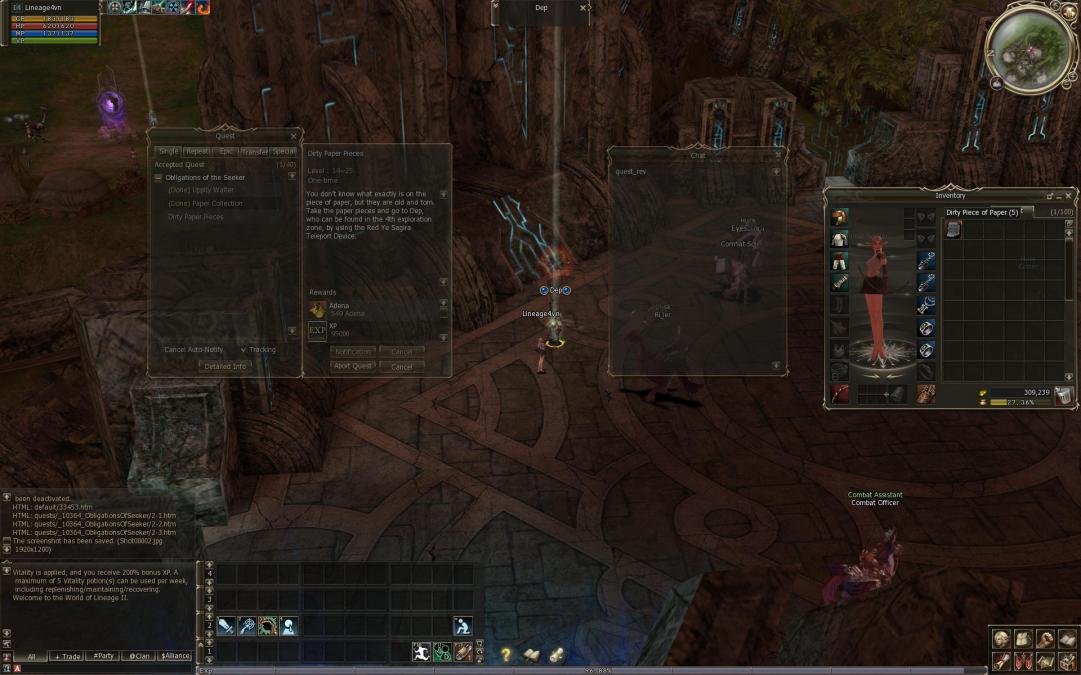Screen dimensions: 1081x675
Task: Switch chat to the Trade channel
Action: tap(67, 656)
